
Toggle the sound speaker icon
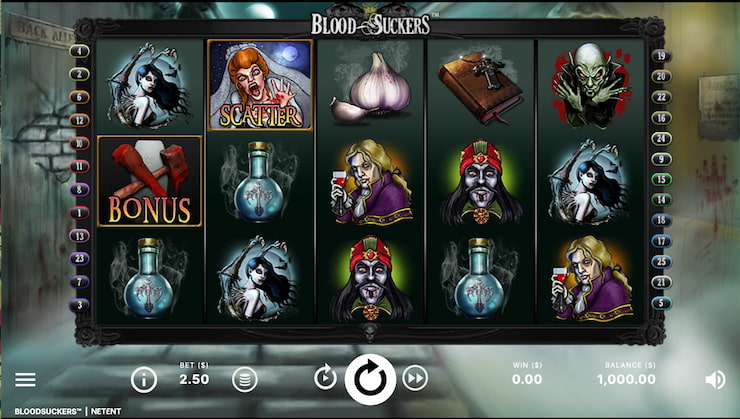tap(715, 379)
